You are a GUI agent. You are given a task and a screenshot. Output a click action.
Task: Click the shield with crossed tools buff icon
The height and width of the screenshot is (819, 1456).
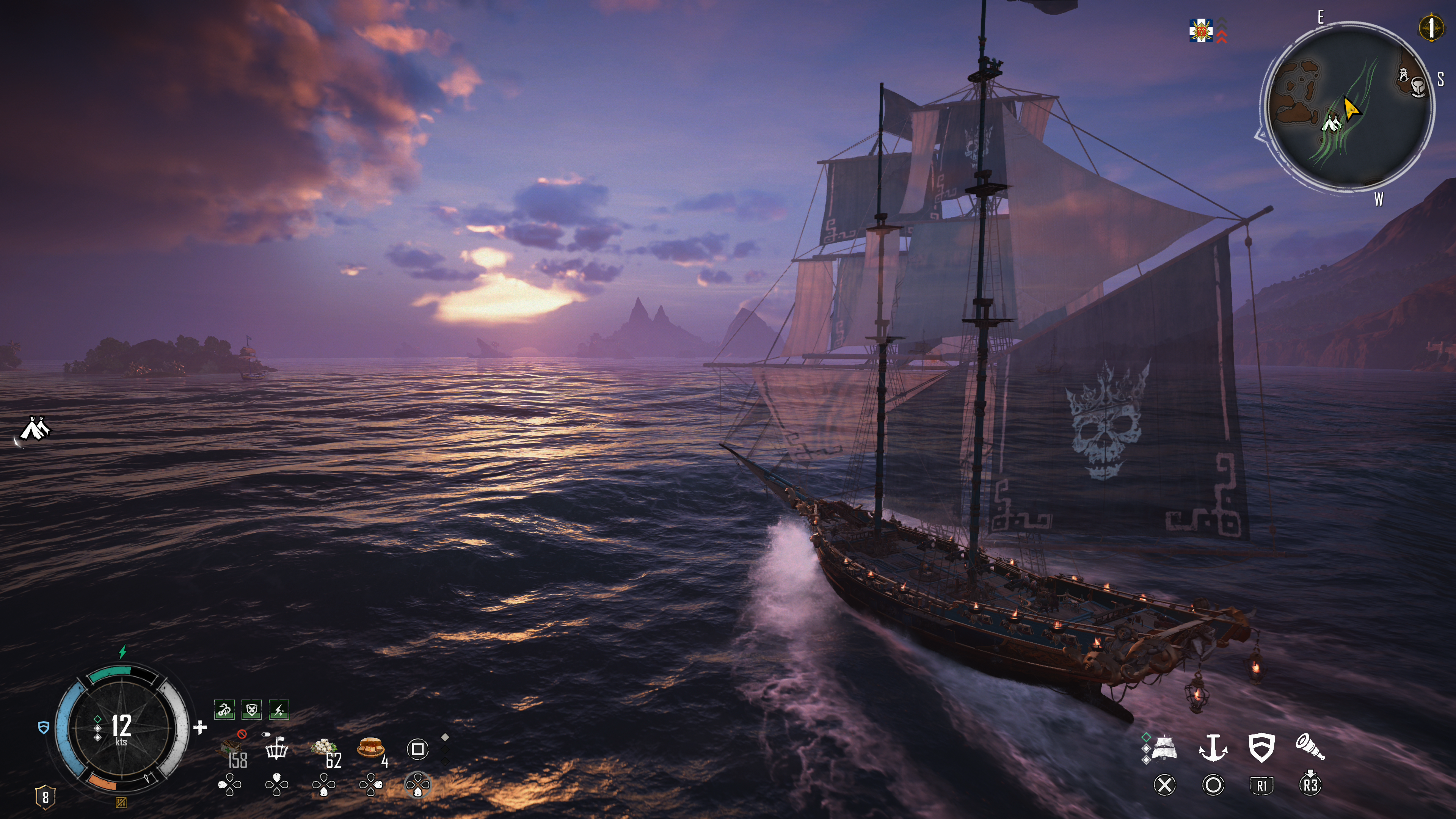point(251,710)
